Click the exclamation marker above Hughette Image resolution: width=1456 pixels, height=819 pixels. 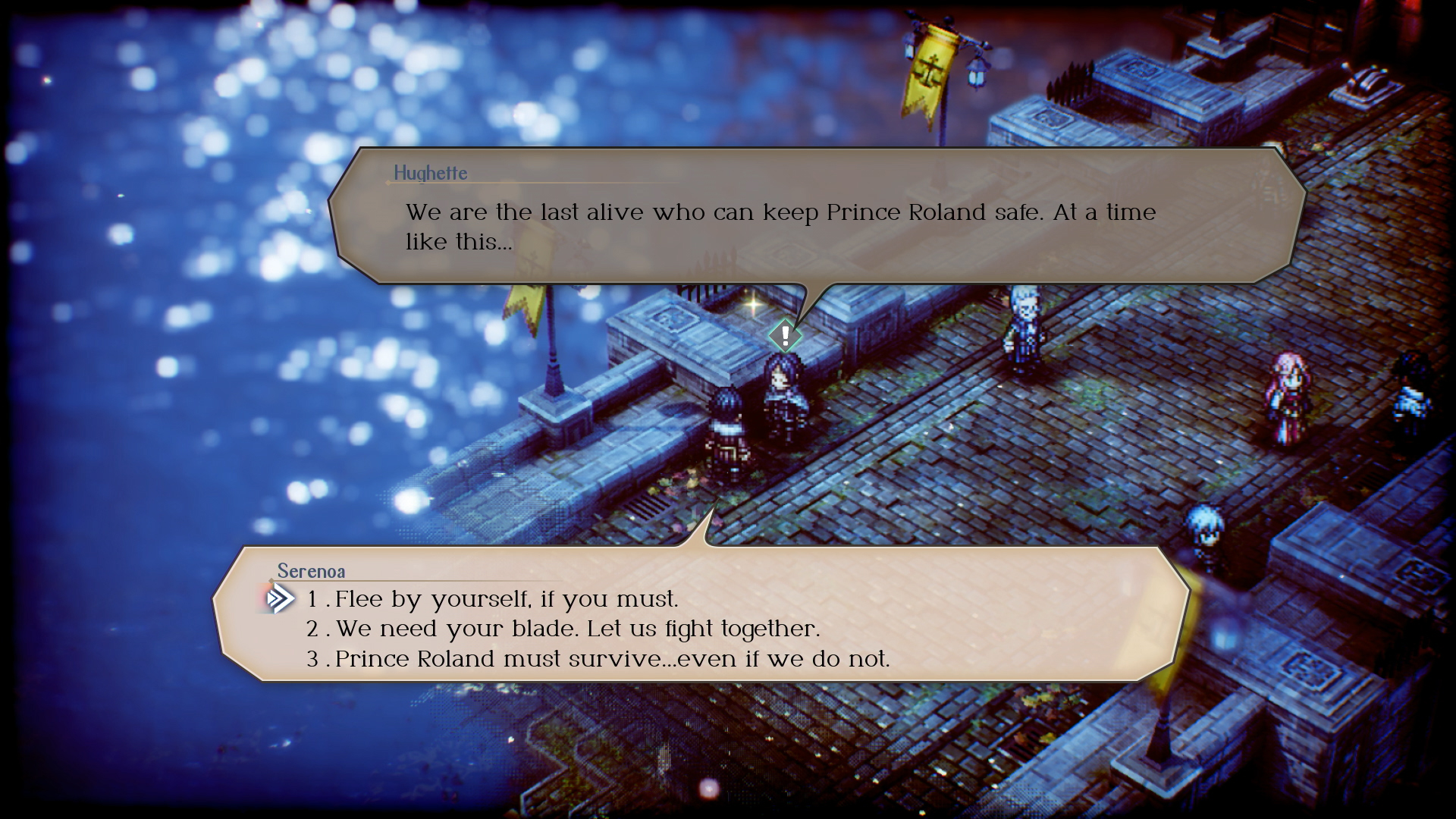pos(785,335)
